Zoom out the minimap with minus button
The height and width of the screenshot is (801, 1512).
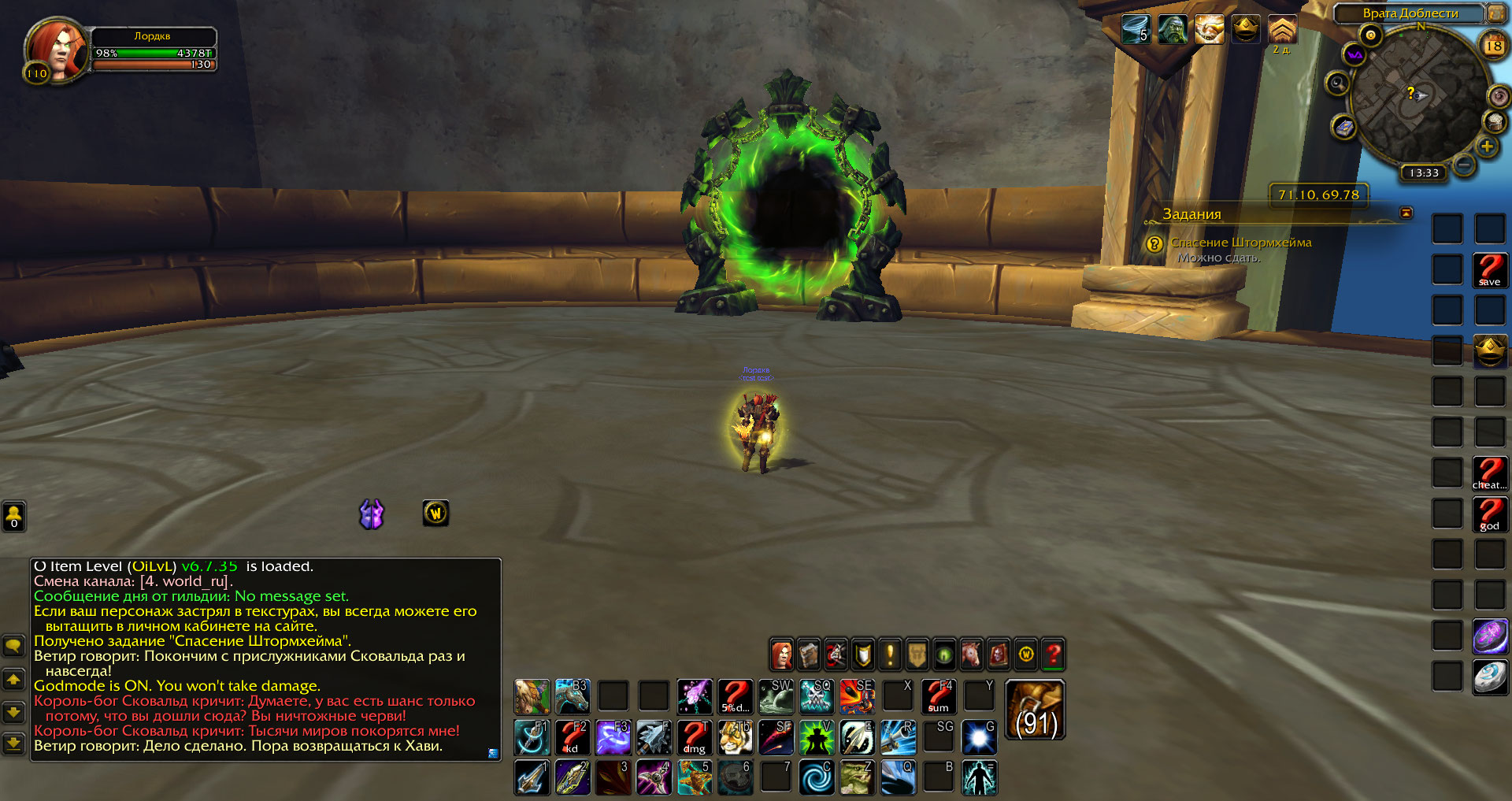point(1464,165)
